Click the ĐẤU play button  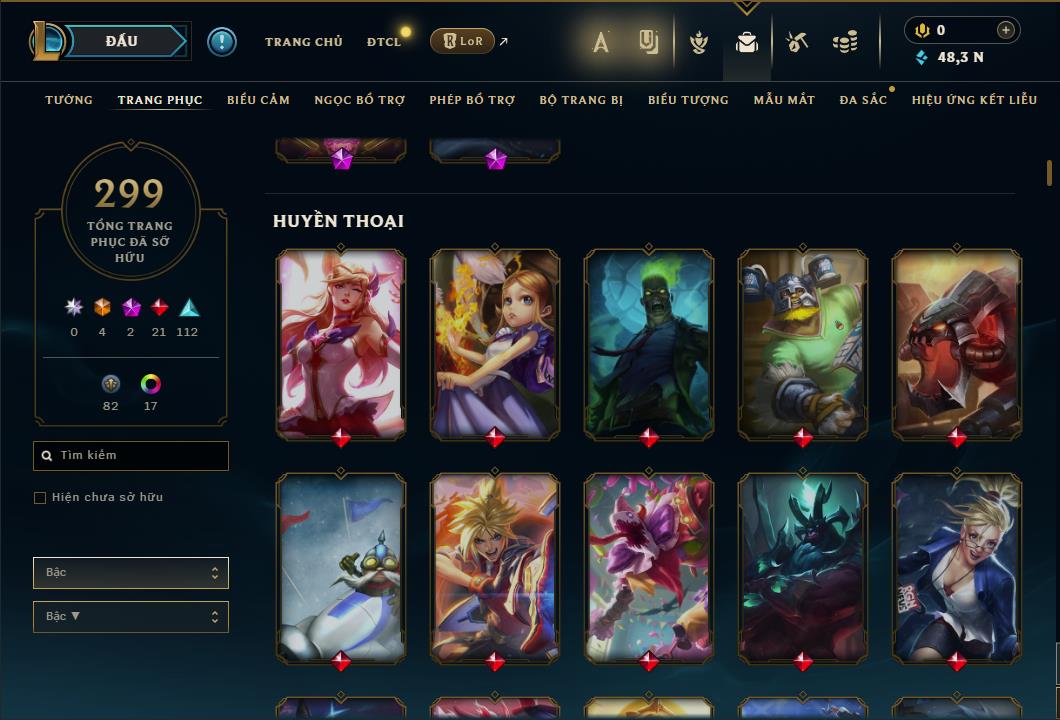point(123,41)
